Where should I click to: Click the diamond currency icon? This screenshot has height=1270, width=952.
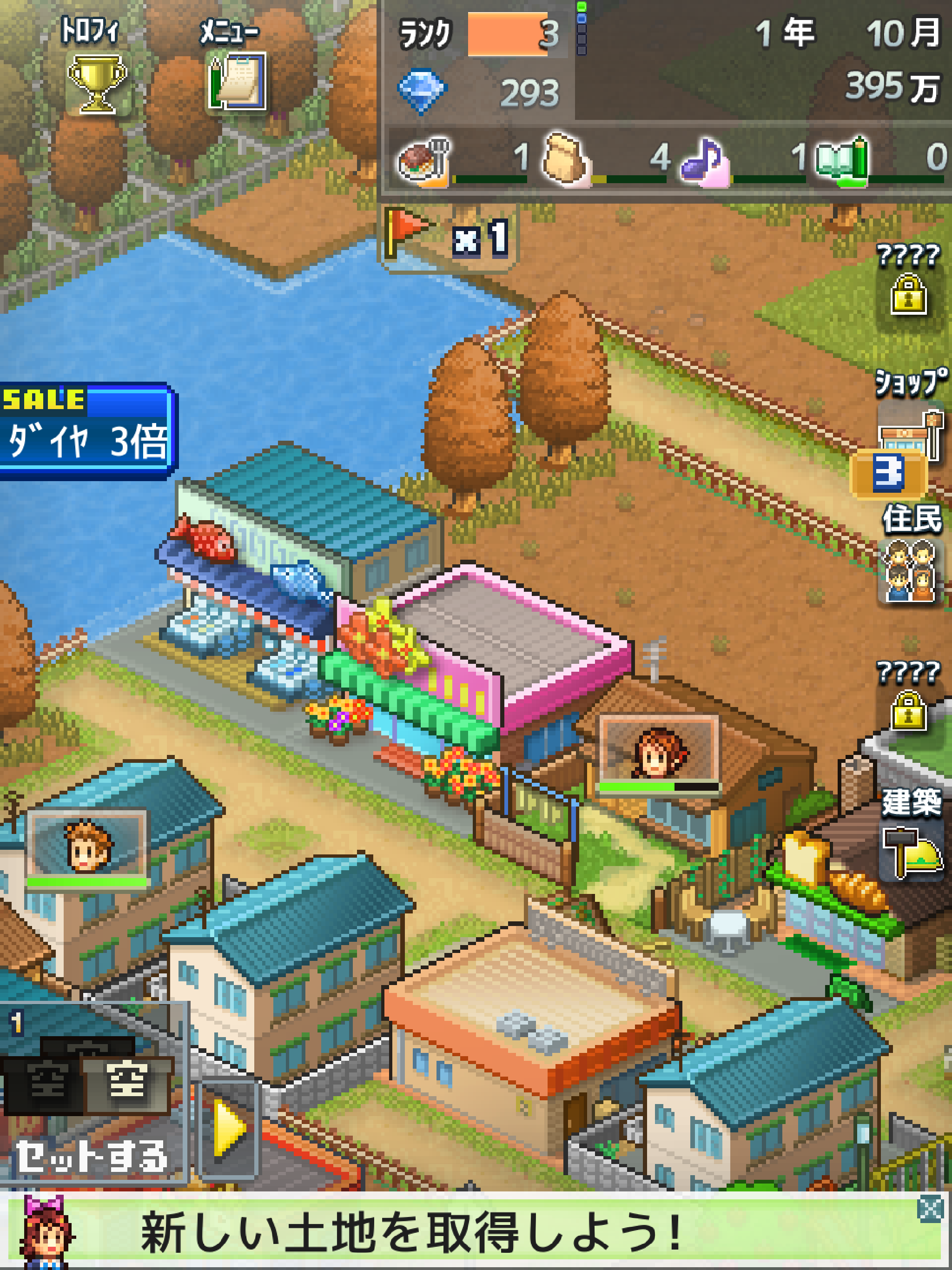[423, 88]
